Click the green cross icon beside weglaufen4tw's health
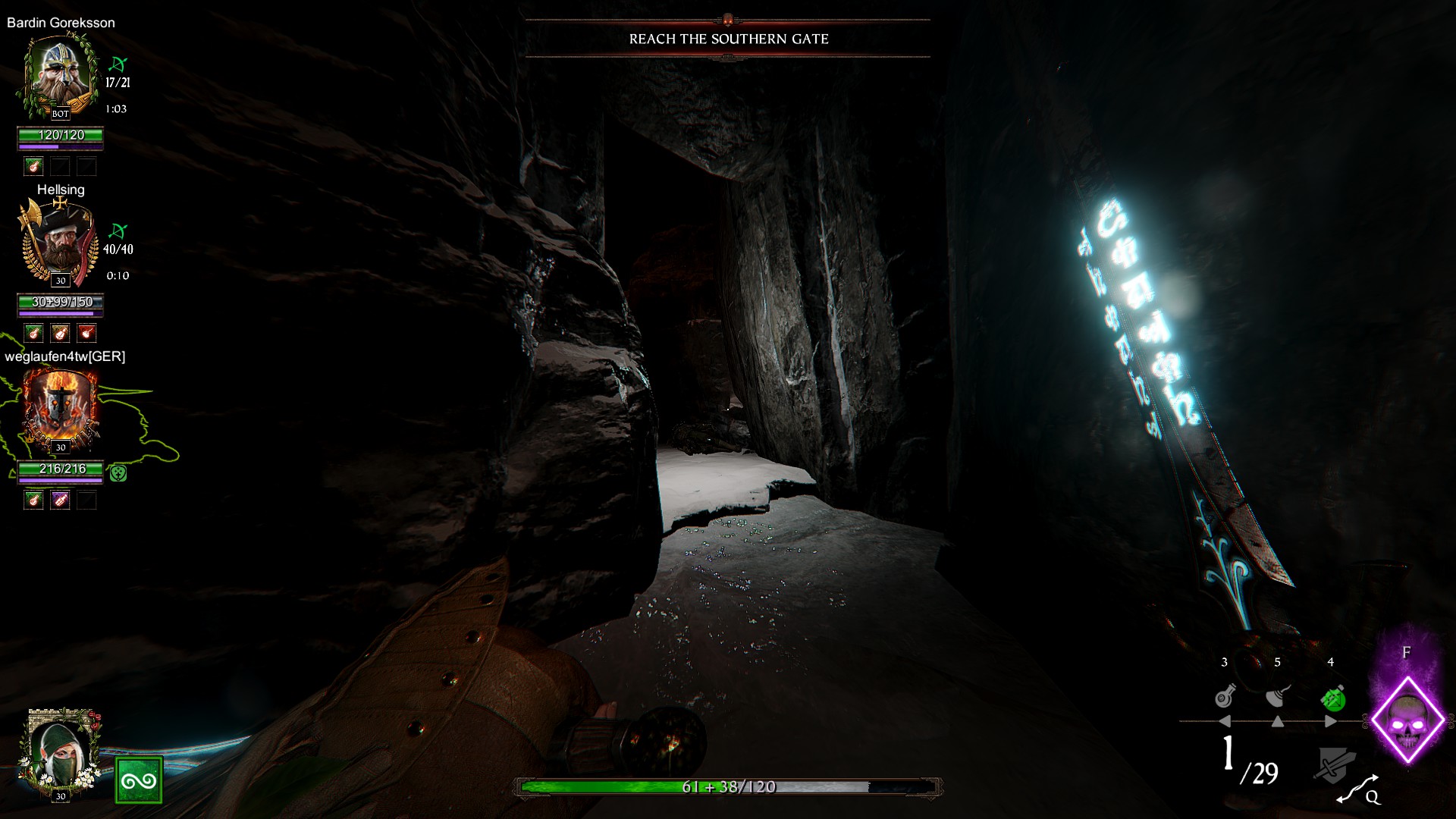 [x=118, y=473]
